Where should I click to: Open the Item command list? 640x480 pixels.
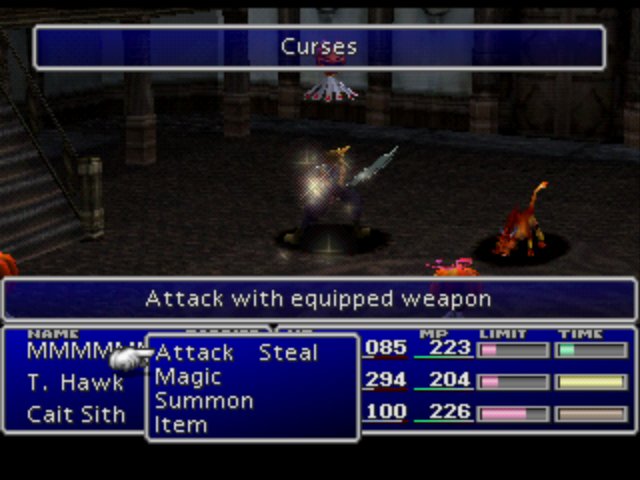tap(181, 425)
